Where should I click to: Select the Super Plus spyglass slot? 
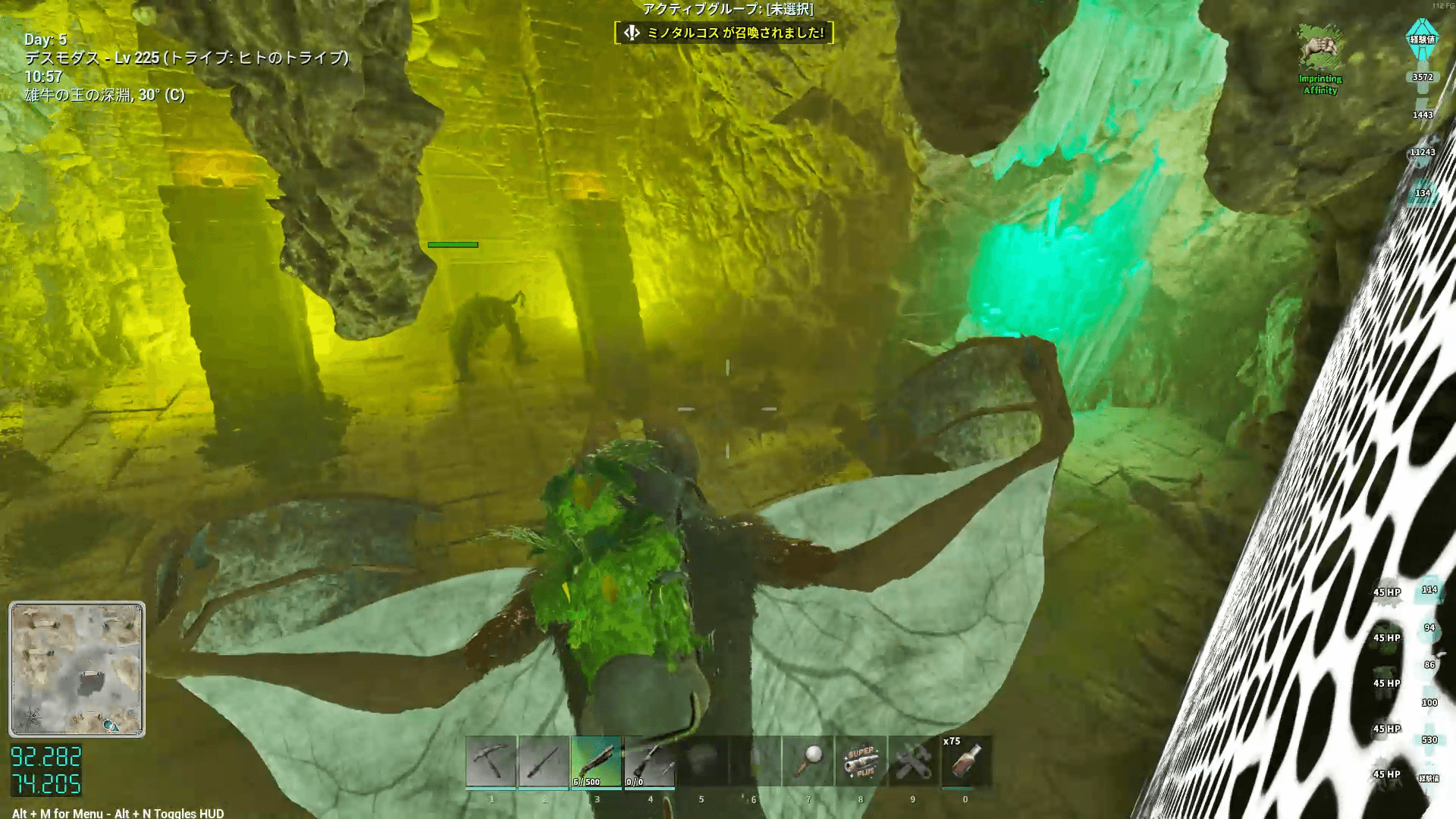pyautogui.click(x=861, y=761)
